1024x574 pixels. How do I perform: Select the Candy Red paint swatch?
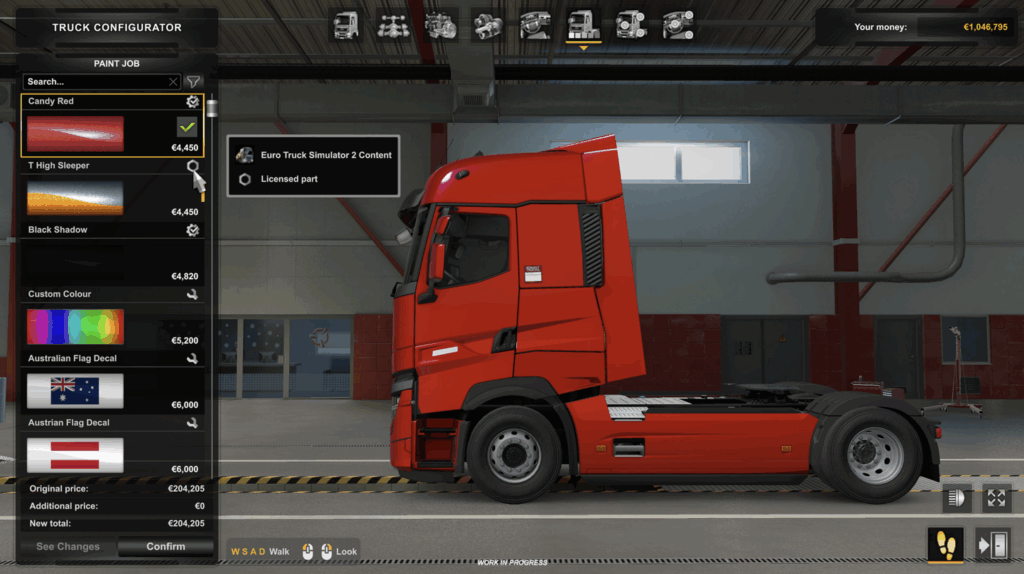tap(75, 134)
